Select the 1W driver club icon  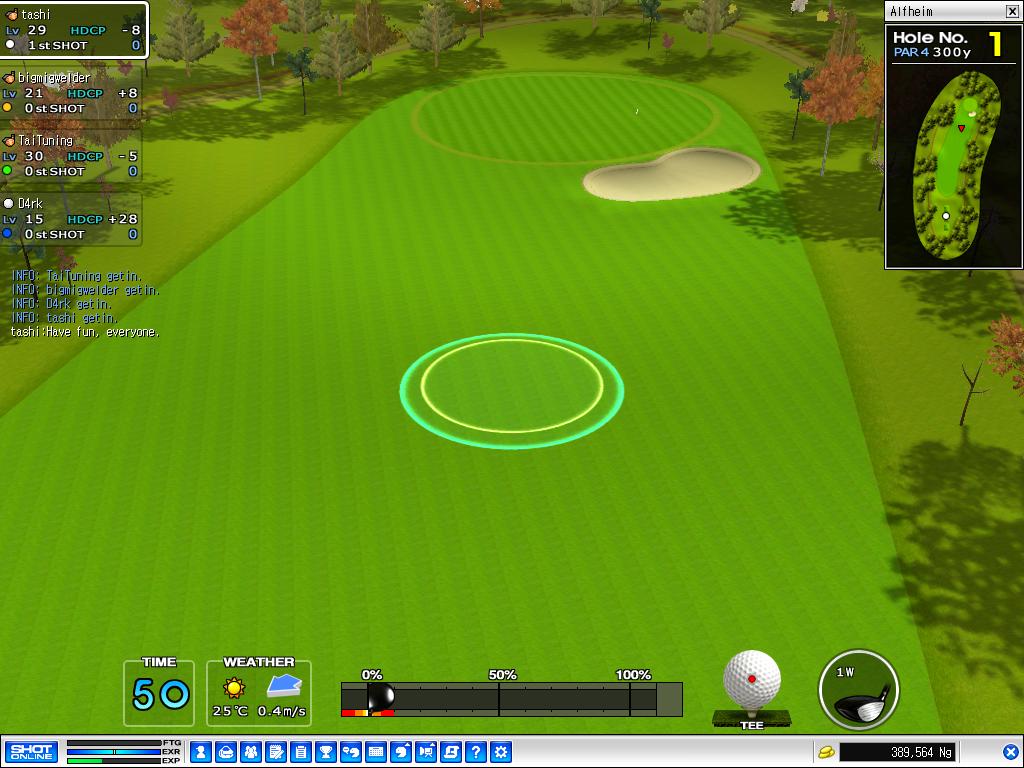tap(858, 690)
